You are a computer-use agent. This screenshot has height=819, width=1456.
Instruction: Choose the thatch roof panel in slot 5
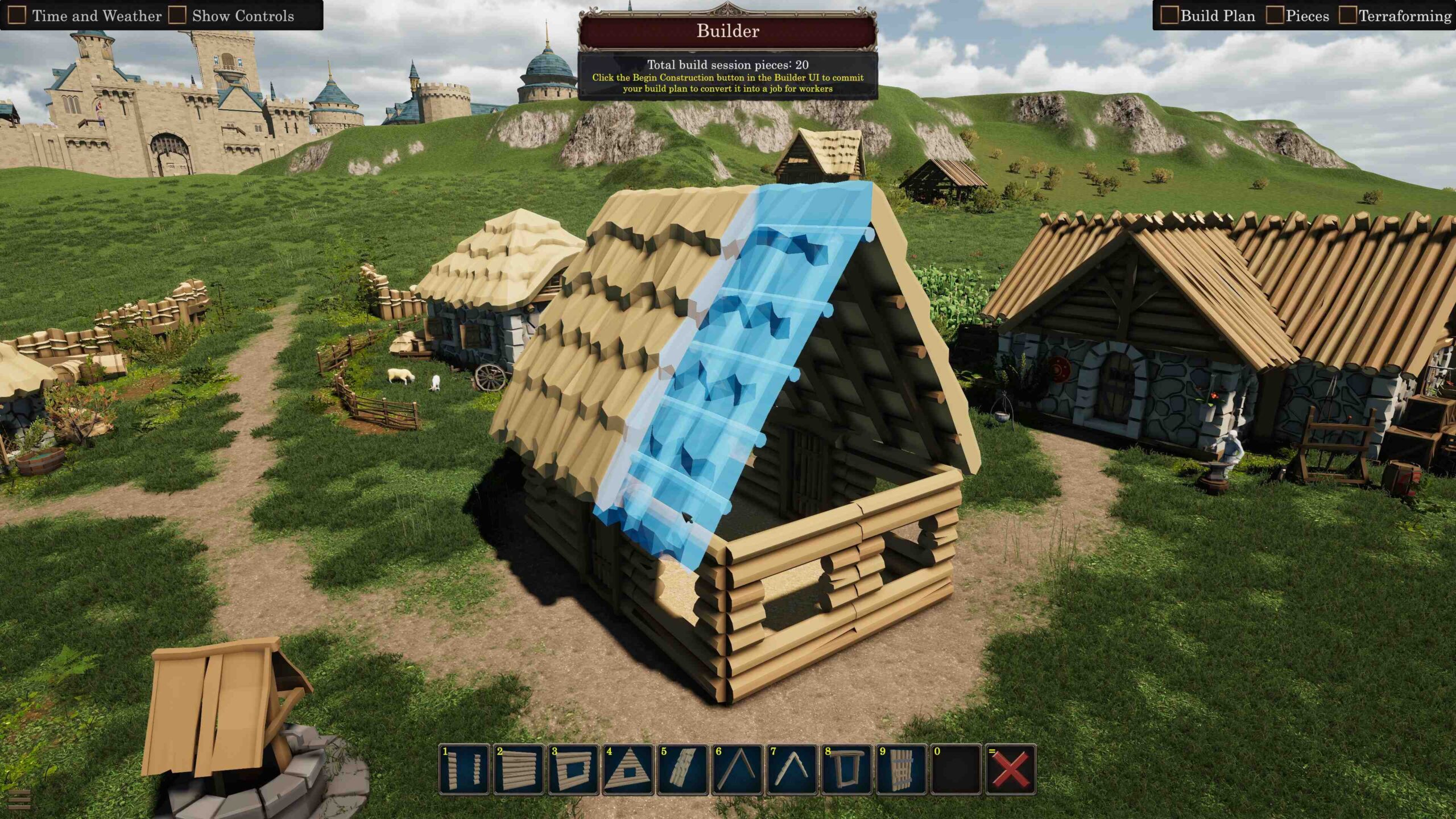tap(682, 769)
